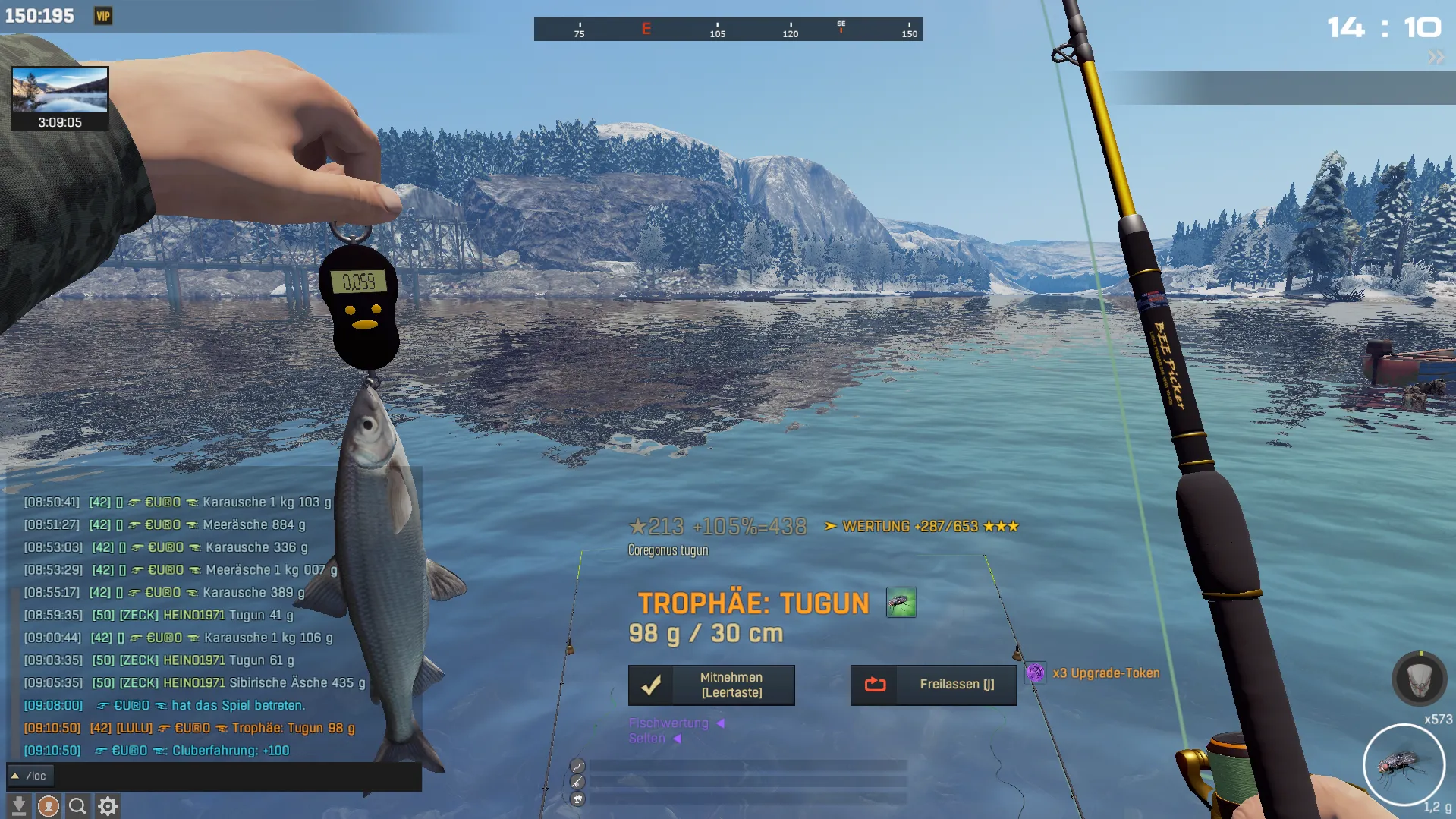Image resolution: width=1456 pixels, height=819 pixels.
Task: Click the fly bait circle showing 1,2 g
Action: (x=1404, y=764)
